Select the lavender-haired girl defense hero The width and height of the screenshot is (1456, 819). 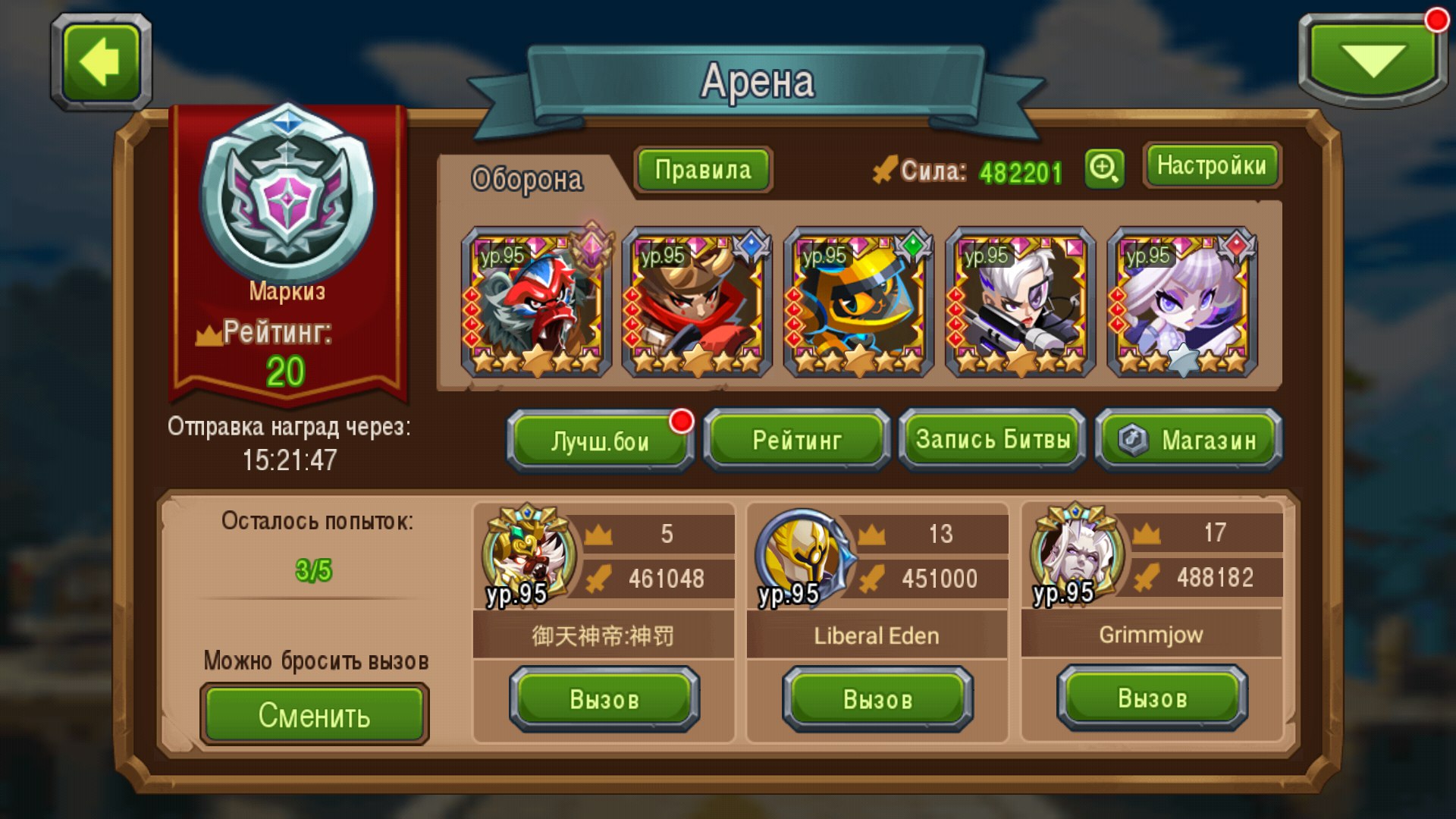click(1182, 303)
